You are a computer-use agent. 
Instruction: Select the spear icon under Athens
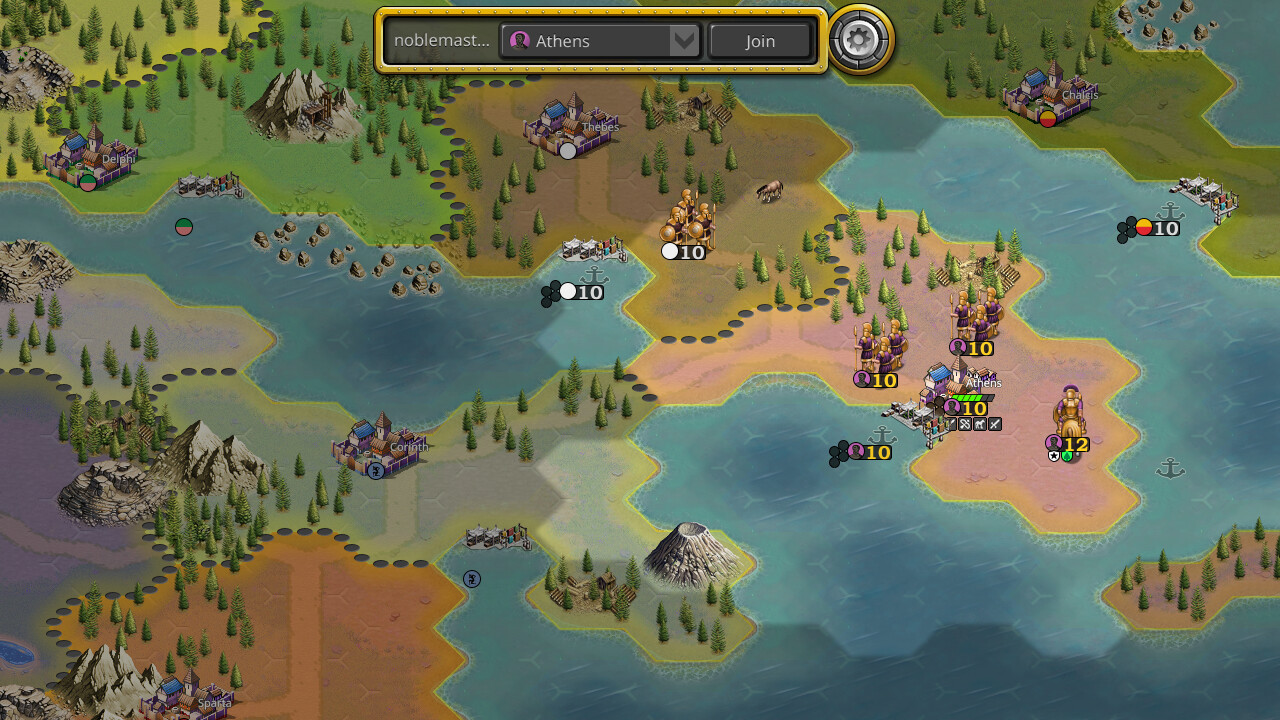(x=953, y=424)
